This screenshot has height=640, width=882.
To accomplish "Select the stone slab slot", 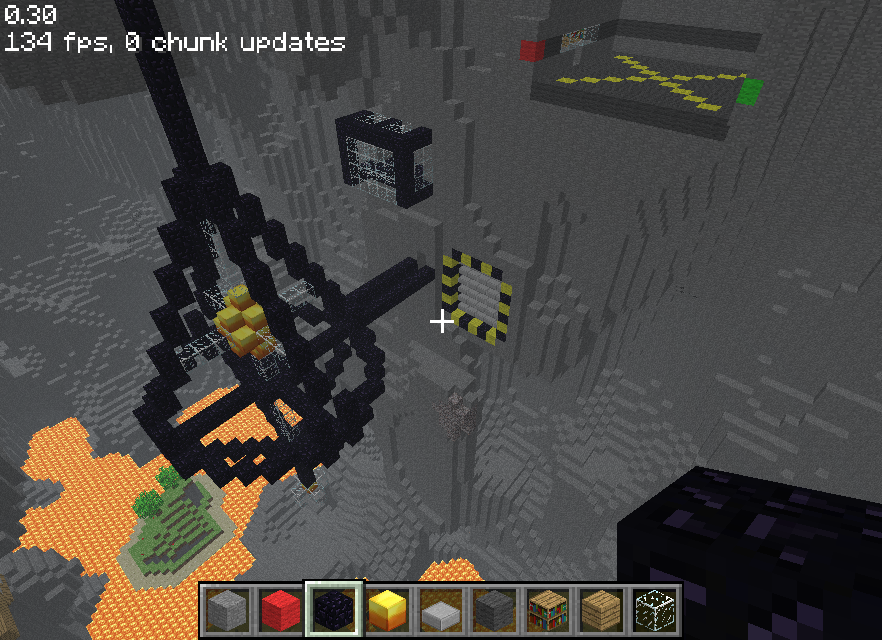I will point(439,609).
